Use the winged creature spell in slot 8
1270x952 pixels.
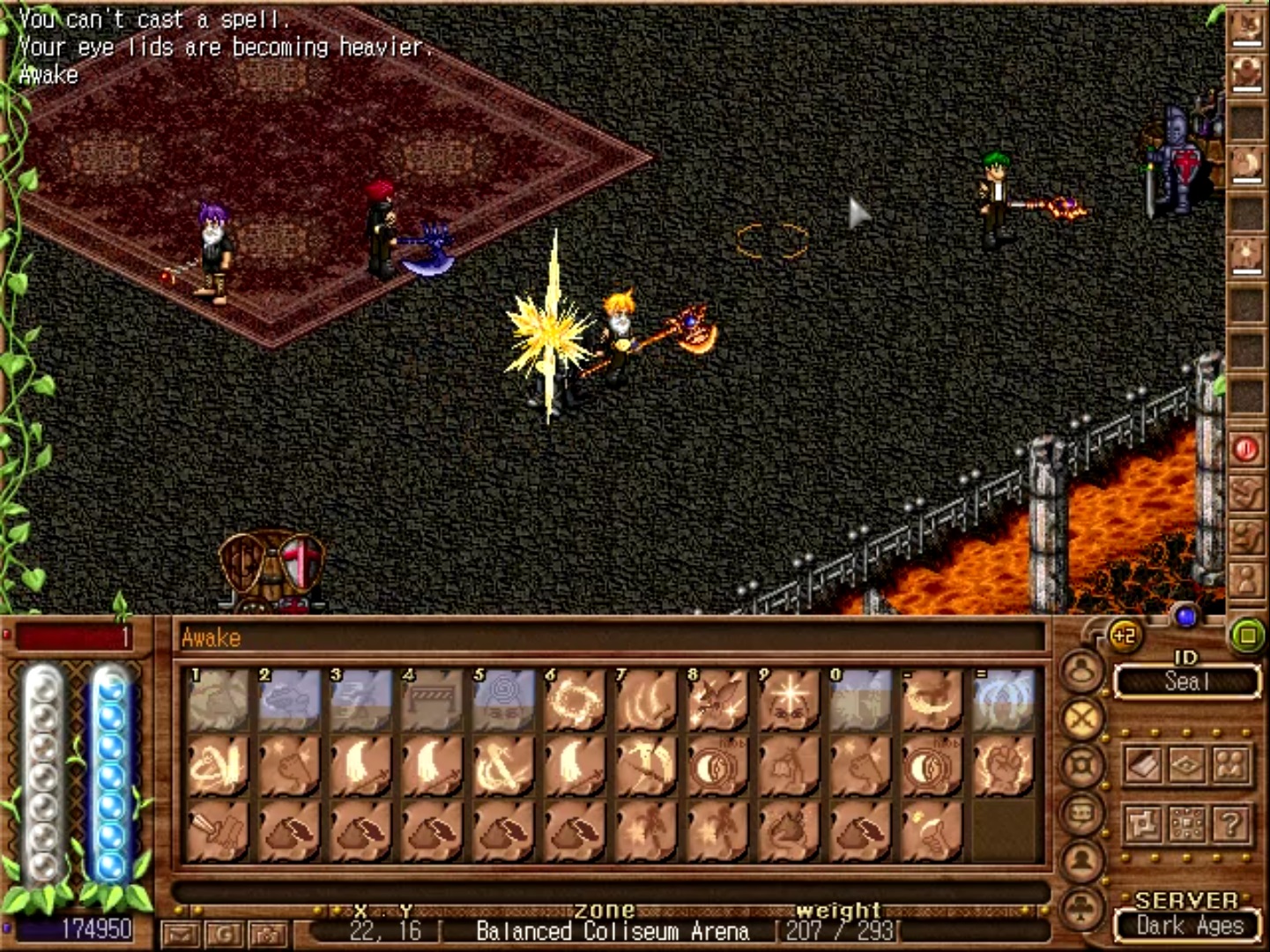coord(717,702)
